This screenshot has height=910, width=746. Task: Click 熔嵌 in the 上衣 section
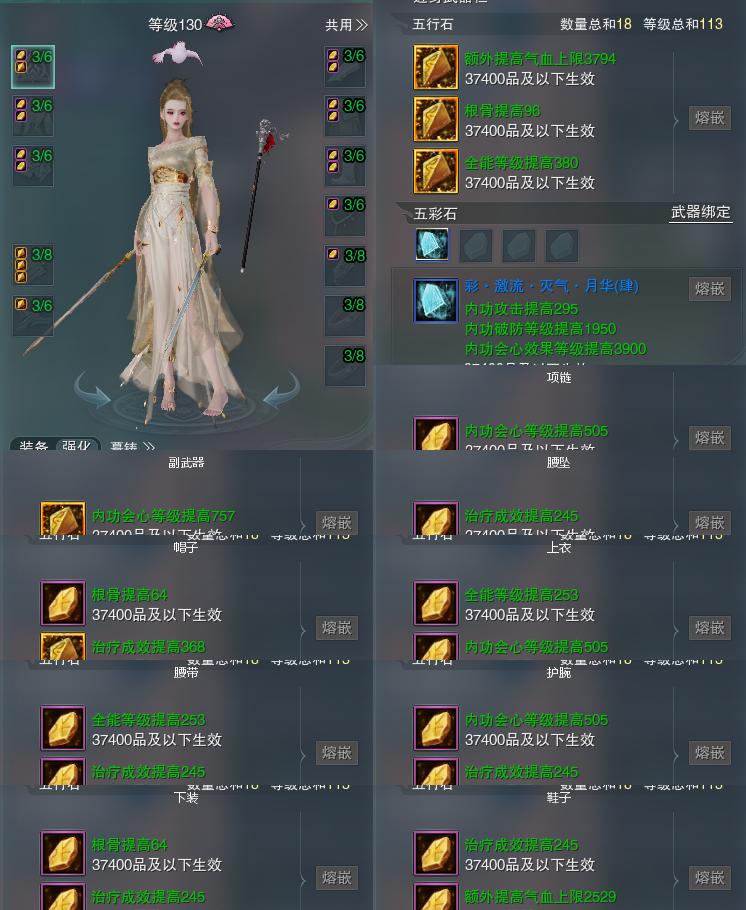click(709, 628)
